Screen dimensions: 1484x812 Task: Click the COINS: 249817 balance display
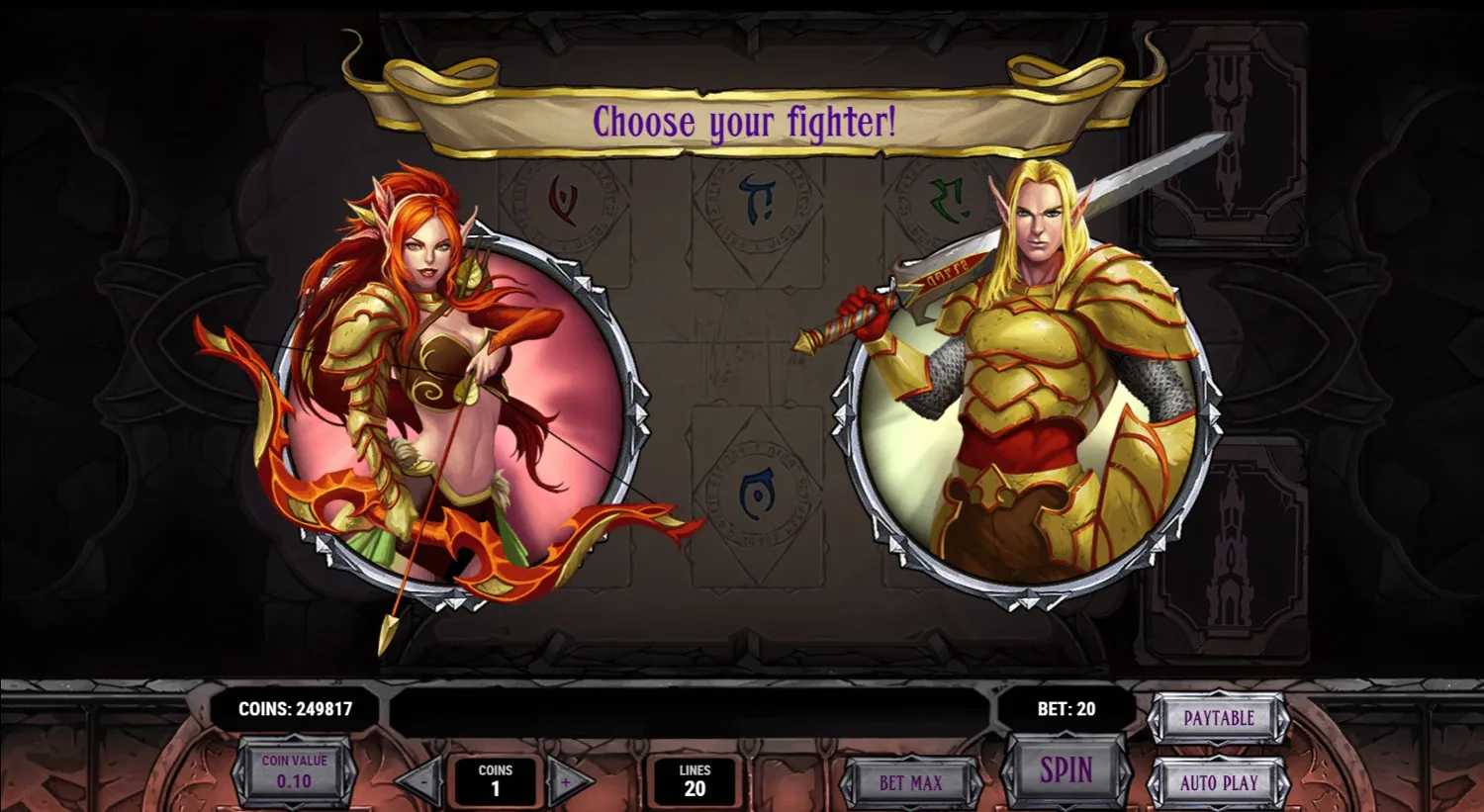tap(294, 708)
